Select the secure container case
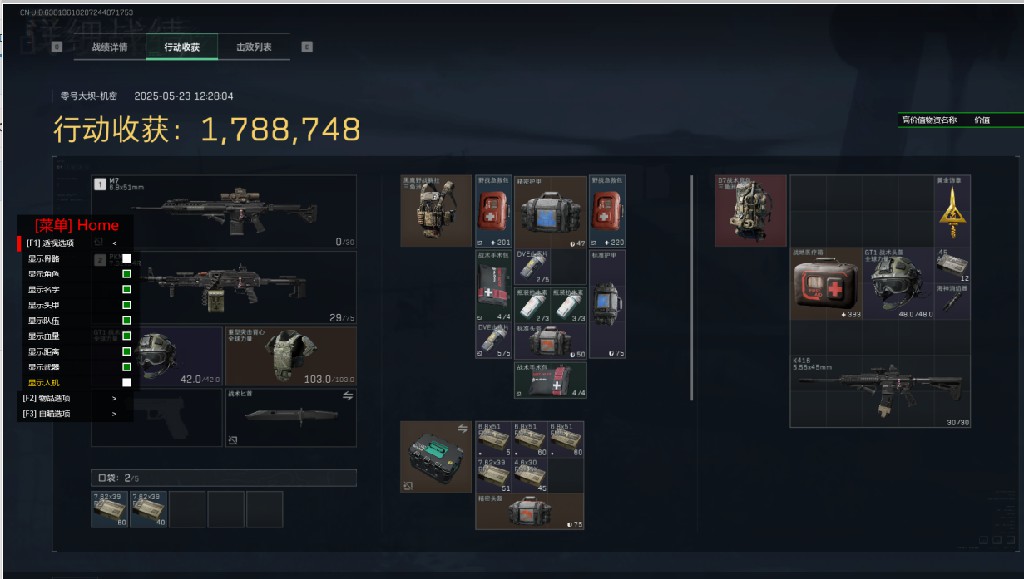1024x579 pixels. tap(436, 457)
